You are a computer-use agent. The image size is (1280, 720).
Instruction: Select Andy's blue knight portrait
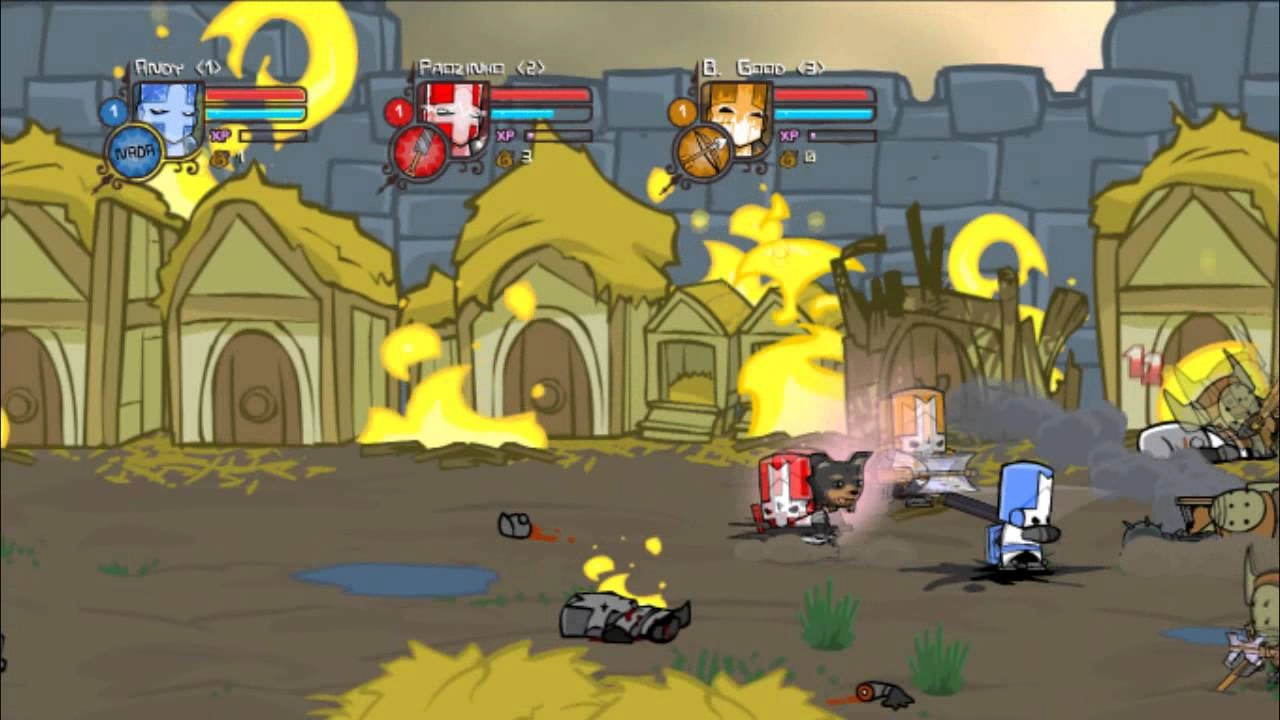(168, 117)
